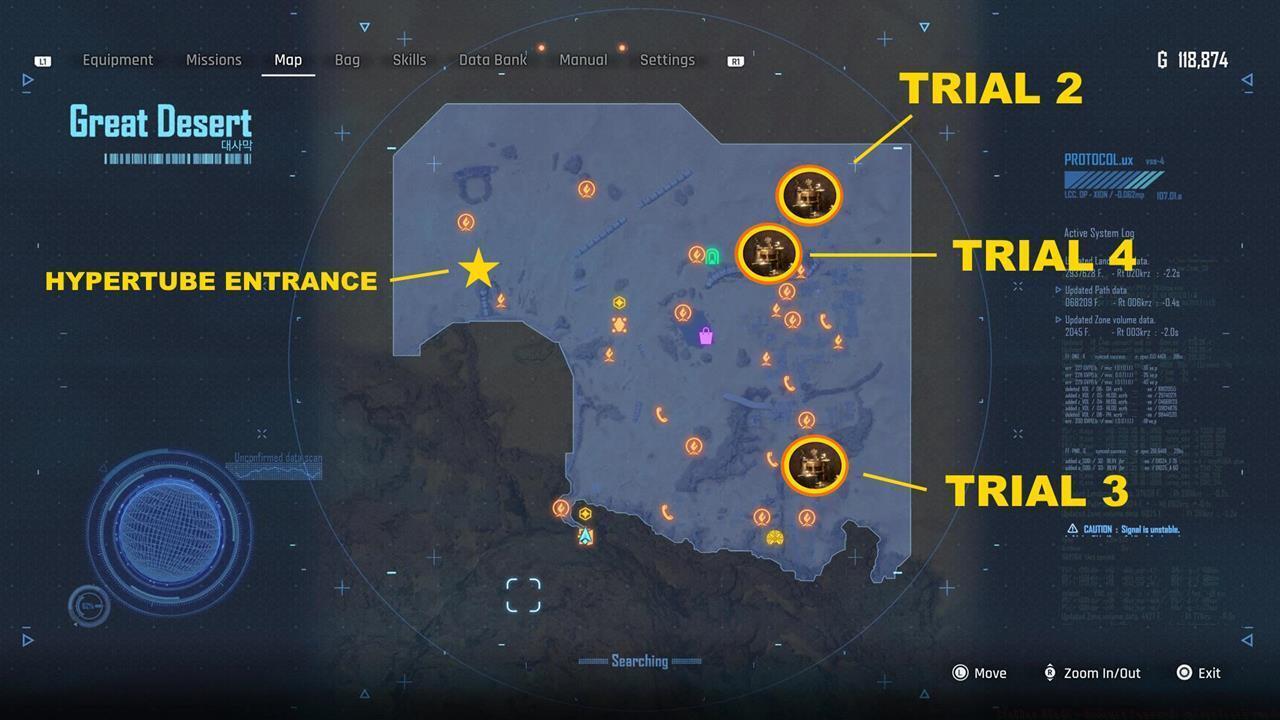
Task: Click the yellow flower marker near the south edge
Action: tap(775, 537)
